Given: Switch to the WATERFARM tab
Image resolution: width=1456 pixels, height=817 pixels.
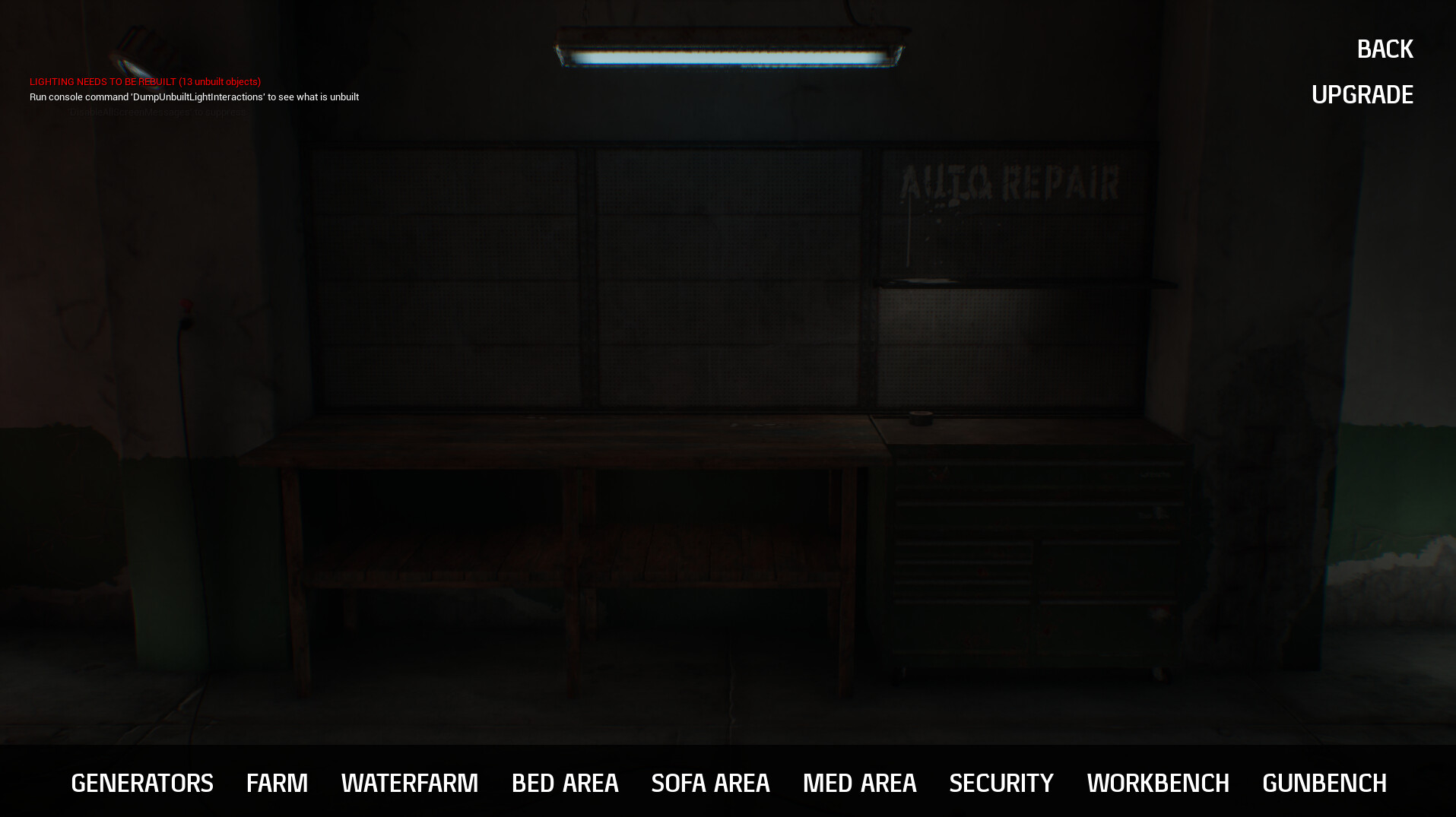Looking at the screenshot, I should (410, 783).
